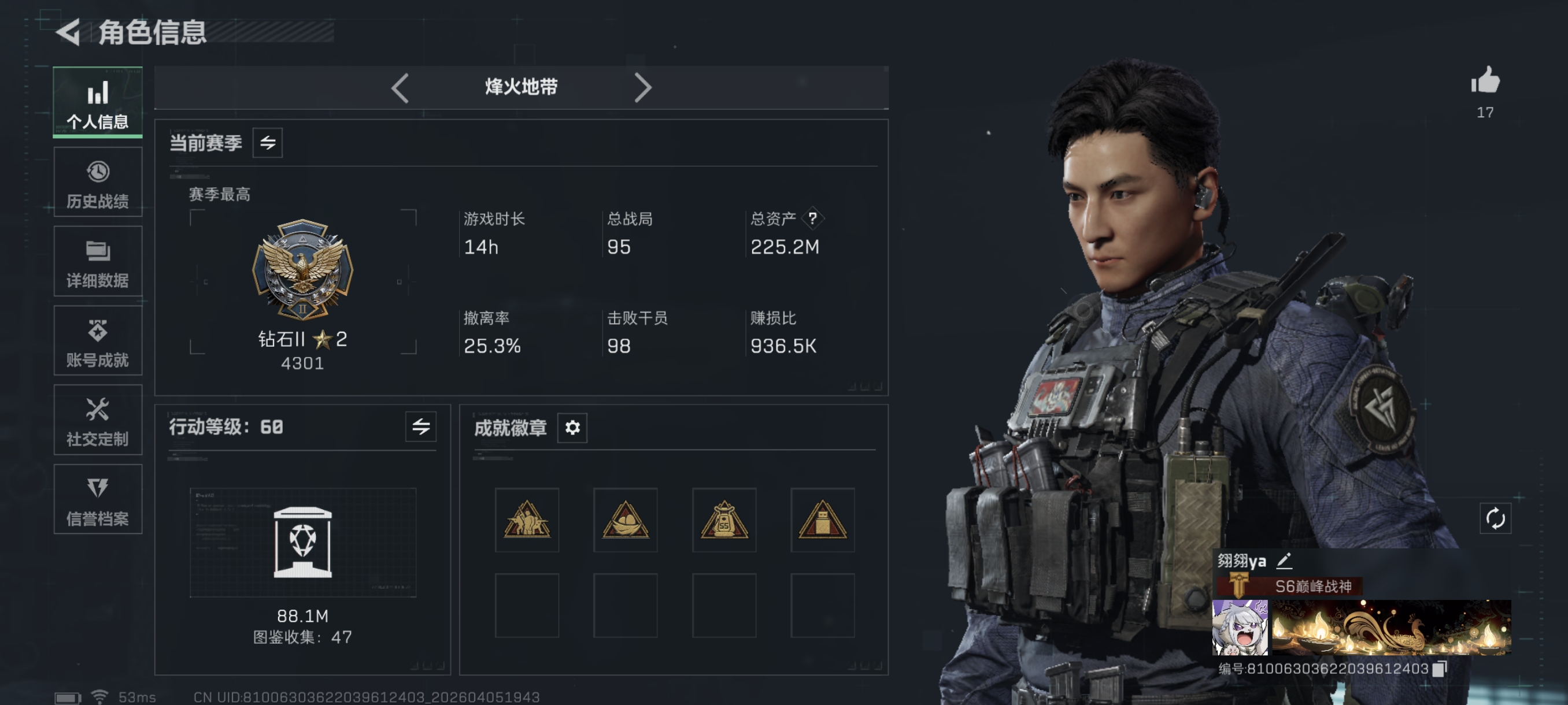Open the 账号成就 tab
Screen dimensions: 1568x705
tap(97, 340)
